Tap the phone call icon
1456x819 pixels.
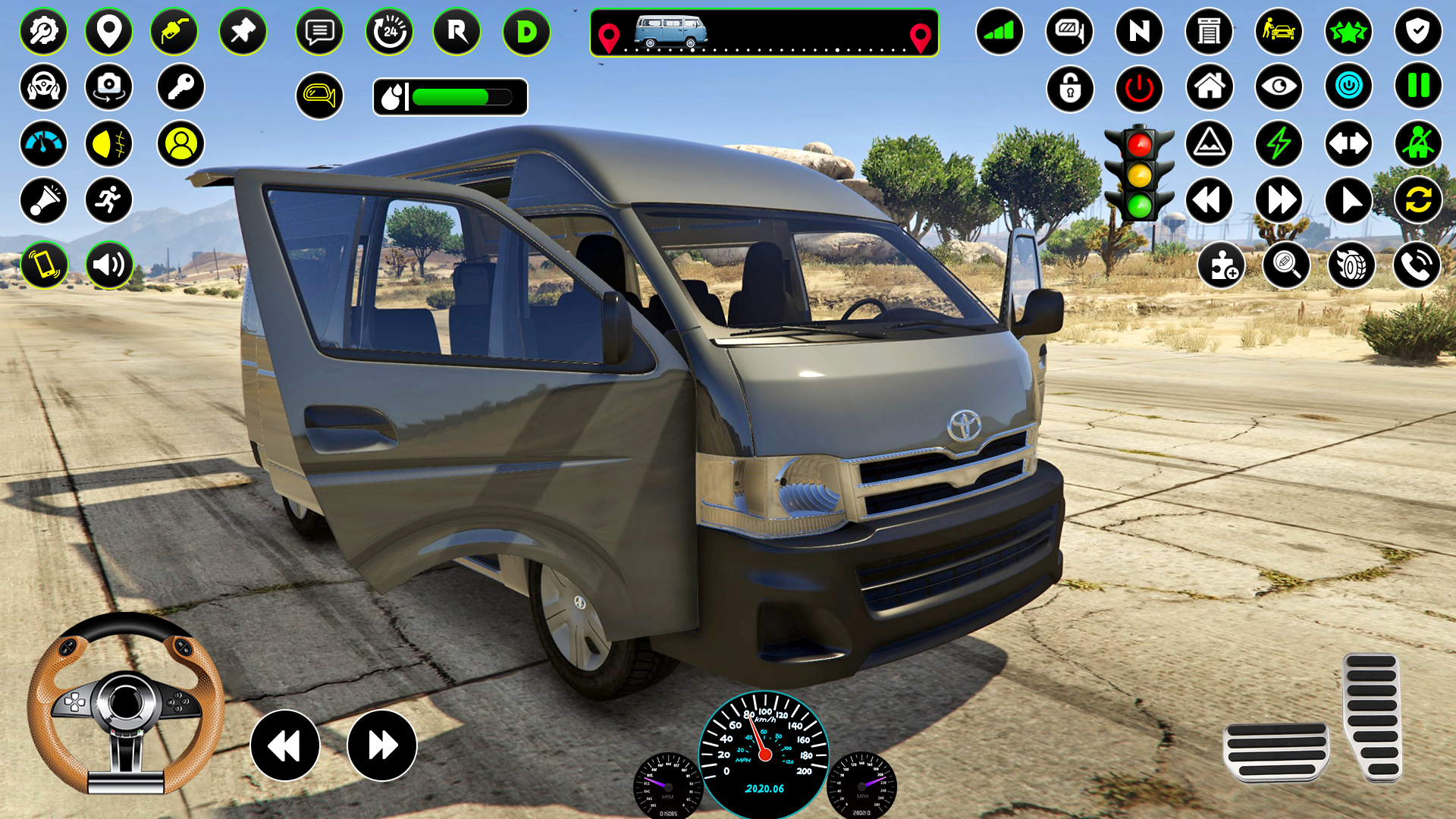click(x=1417, y=265)
